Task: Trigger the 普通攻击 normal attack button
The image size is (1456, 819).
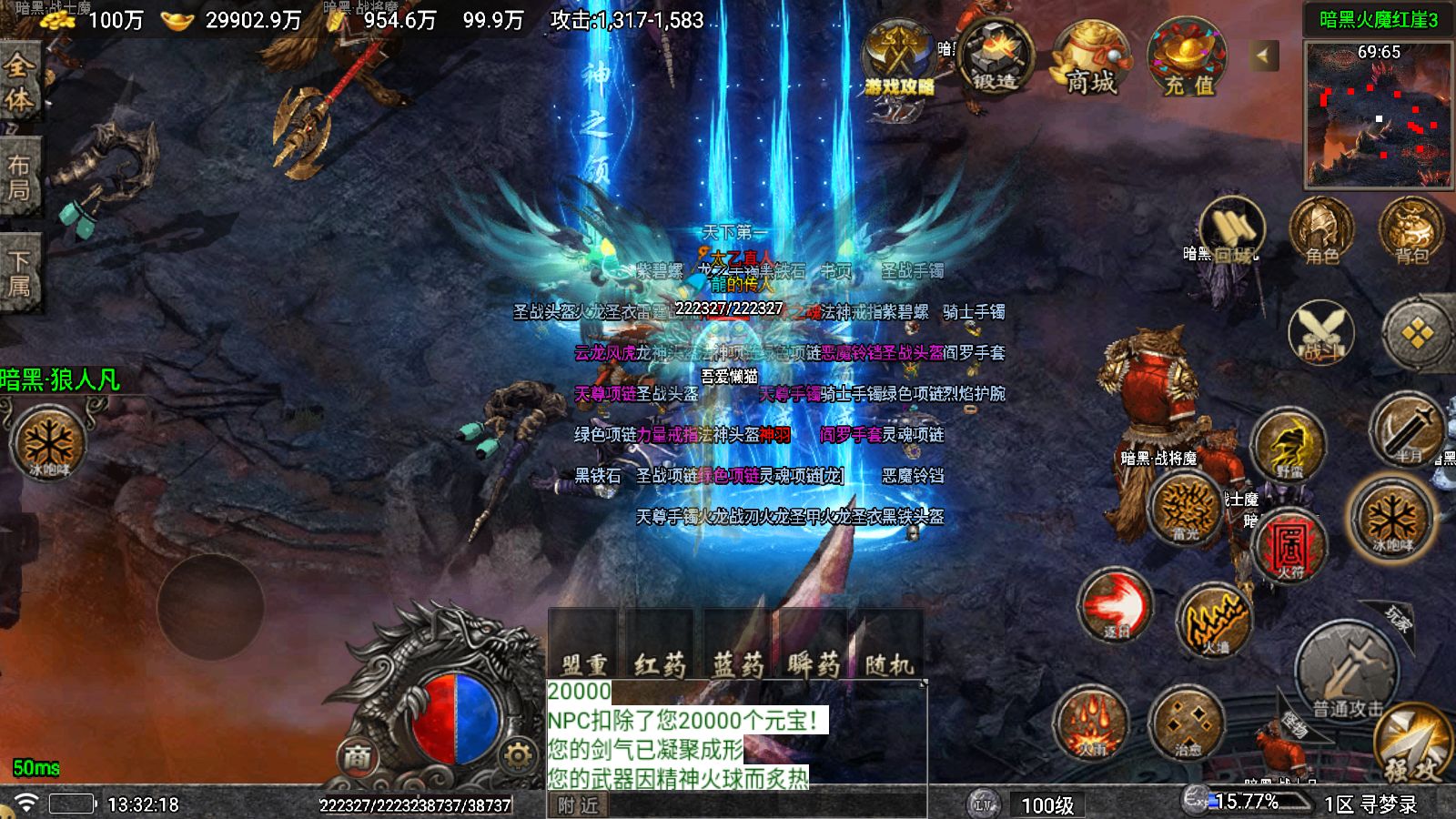Action: click(1347, 673)
